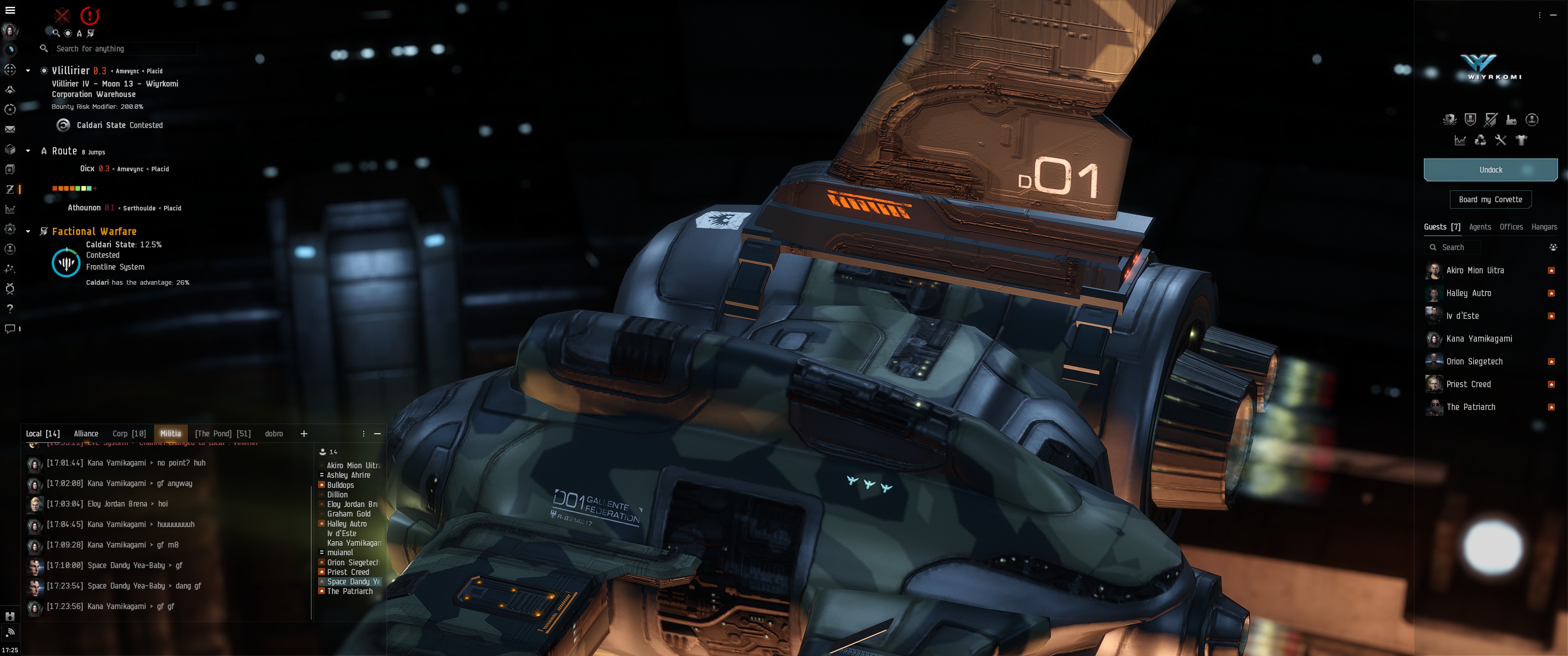Open The Pond chat channel tab
The height and width of the screenshot is (656, 1568).
pos(222,434)
